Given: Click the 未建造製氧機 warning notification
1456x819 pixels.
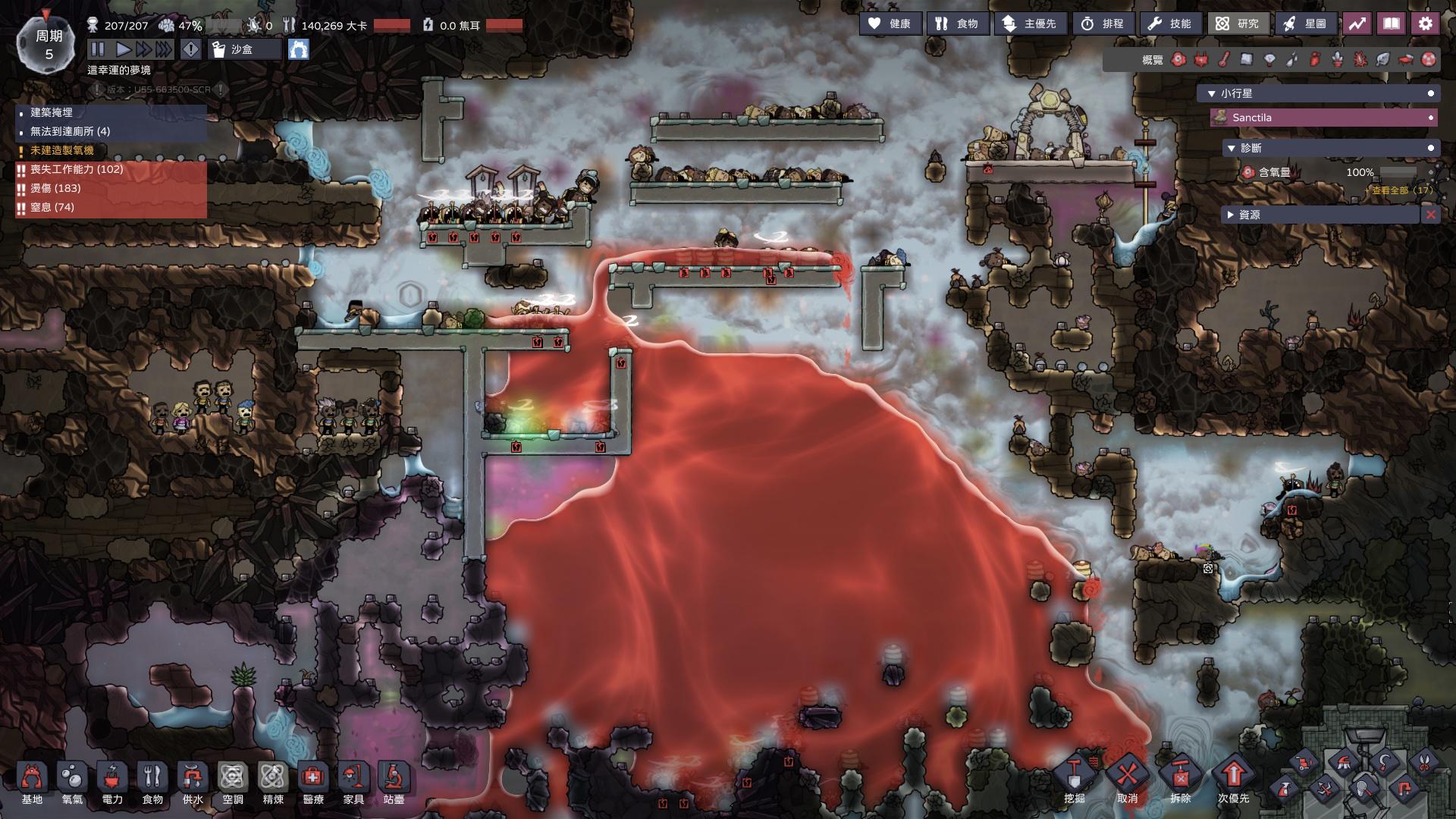Looking at the screenshot, I should (62, 150).
